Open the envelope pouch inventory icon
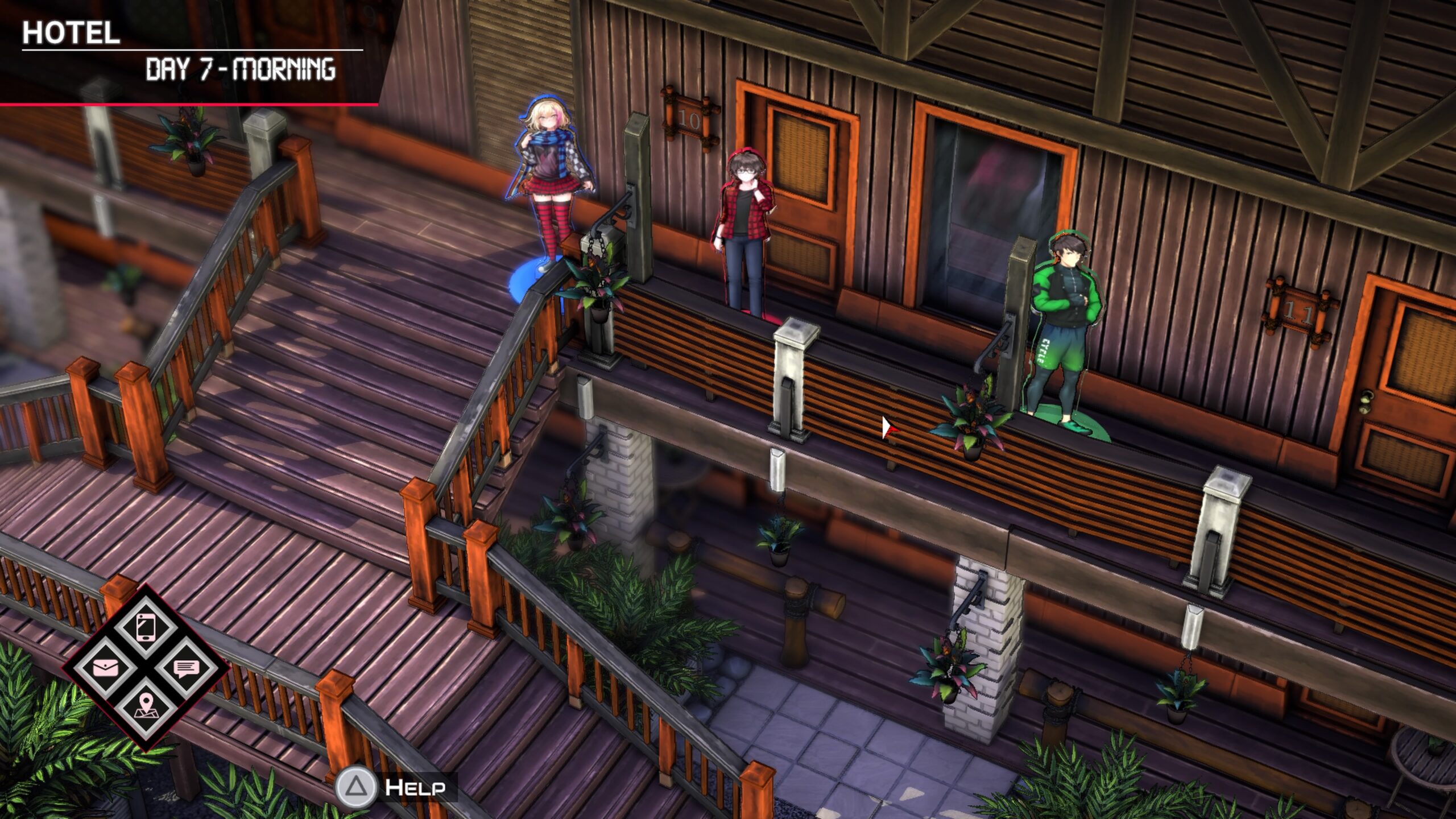Screen dimensions: 1456x819 (105, 667)
